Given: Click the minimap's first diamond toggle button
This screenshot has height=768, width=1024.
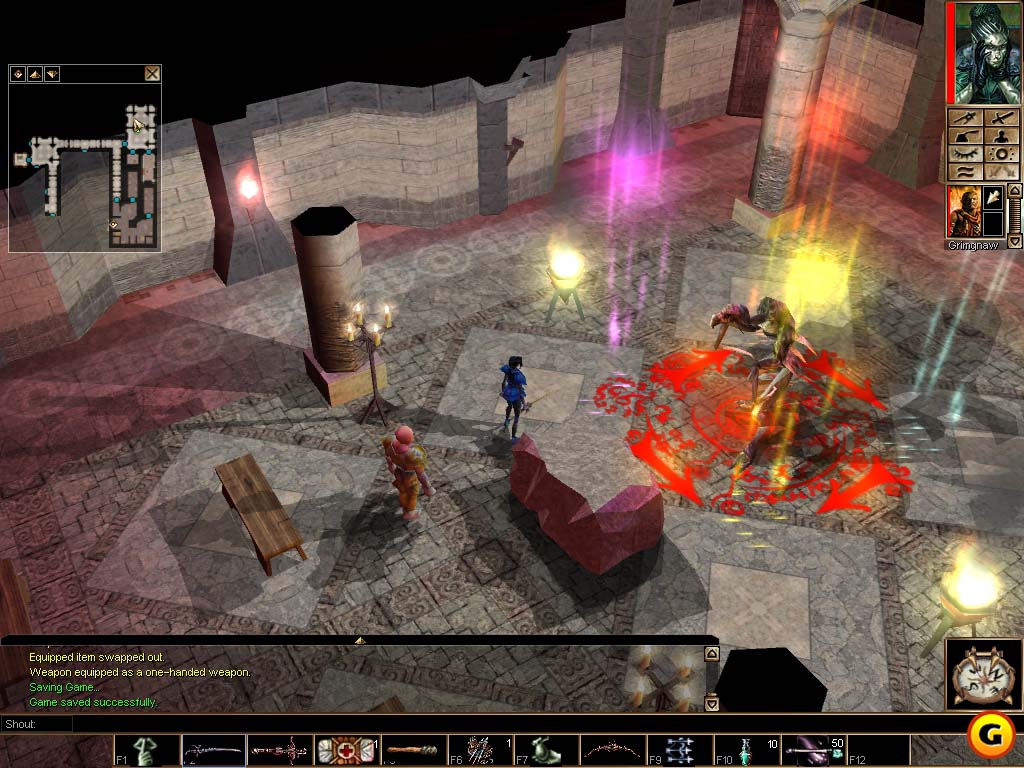Looking at the screenshot, I should click(x=18, y=74).
